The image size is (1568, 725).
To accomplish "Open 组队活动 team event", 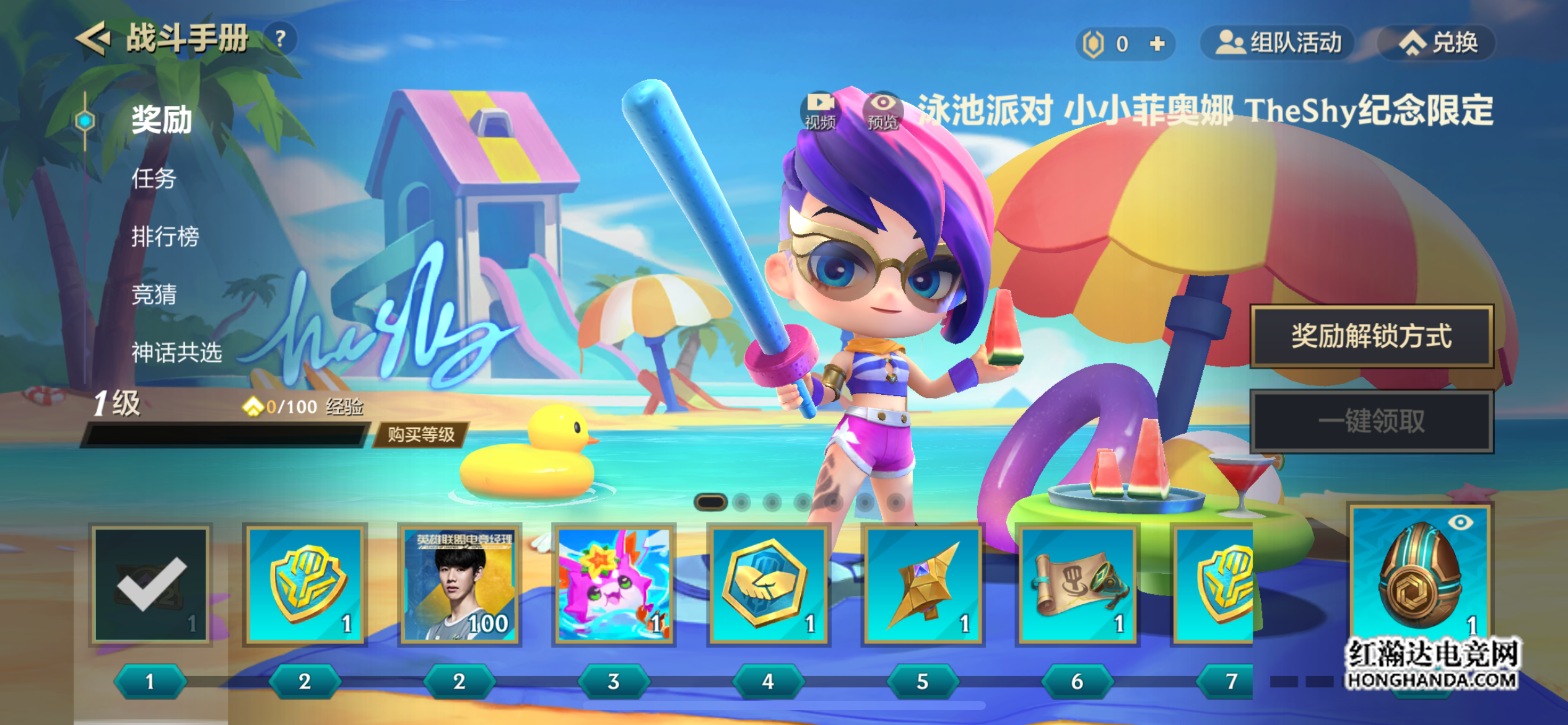I will 1278,43.
